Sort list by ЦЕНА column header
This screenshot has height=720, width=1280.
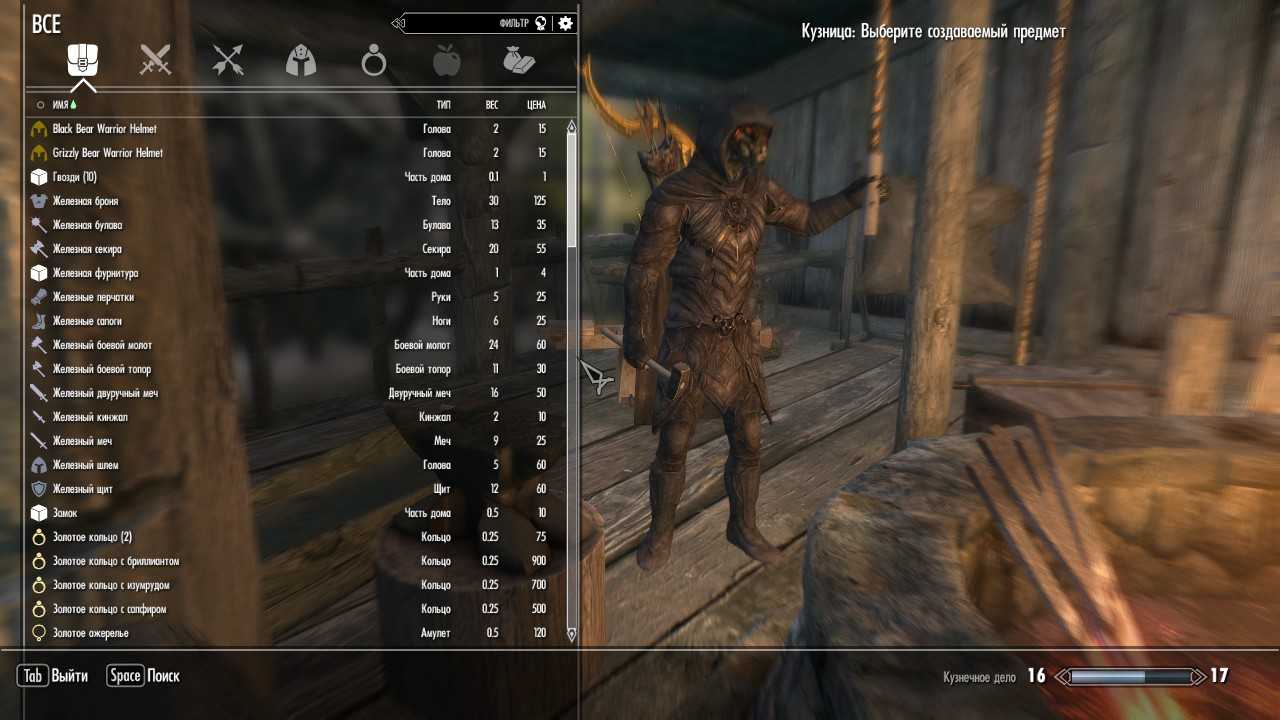pyautogui.click(x=536, y=104)
